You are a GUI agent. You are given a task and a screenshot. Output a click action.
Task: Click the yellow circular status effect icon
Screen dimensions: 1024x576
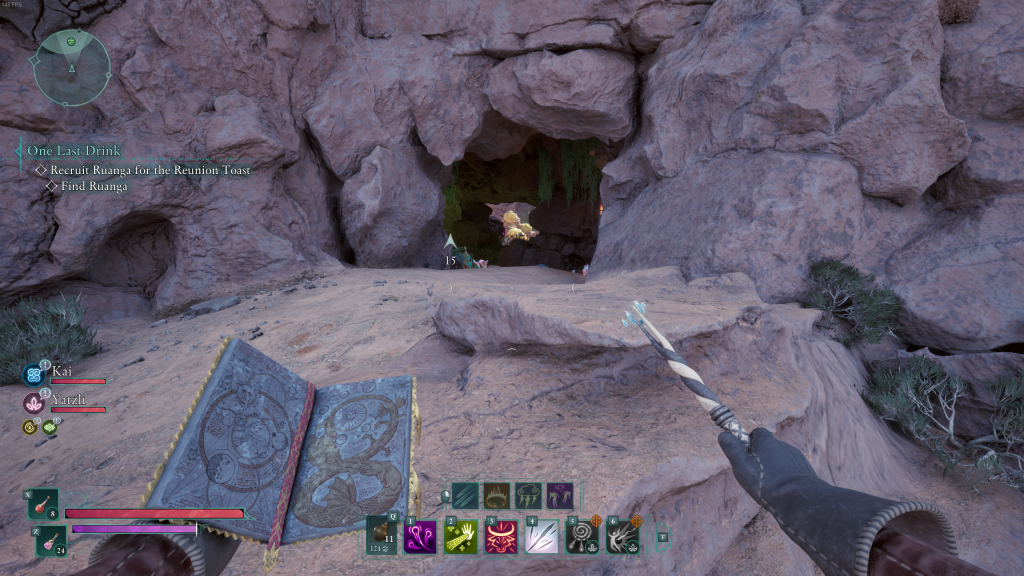(30, 427)
